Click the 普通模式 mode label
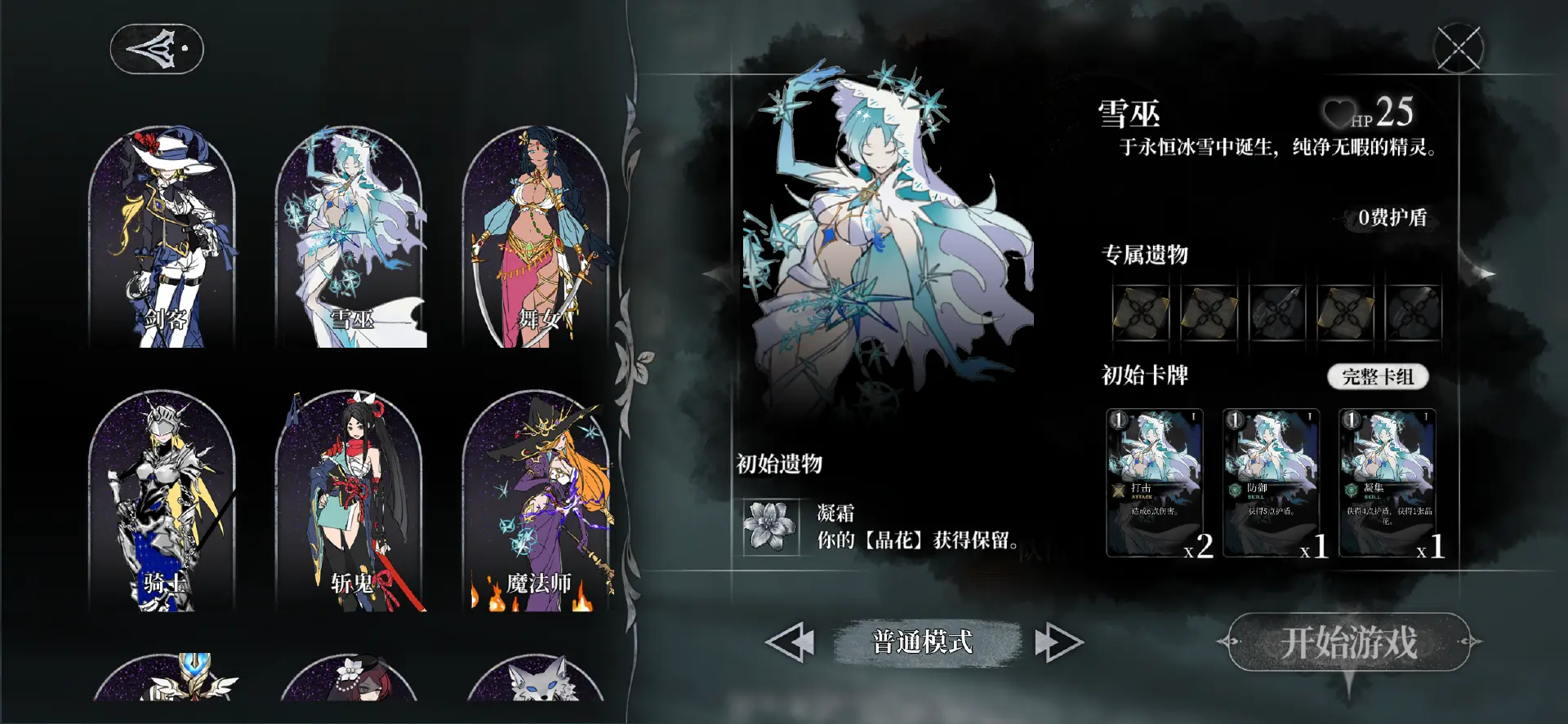This screenshot has height=724, width=1568. pos(921,642)
